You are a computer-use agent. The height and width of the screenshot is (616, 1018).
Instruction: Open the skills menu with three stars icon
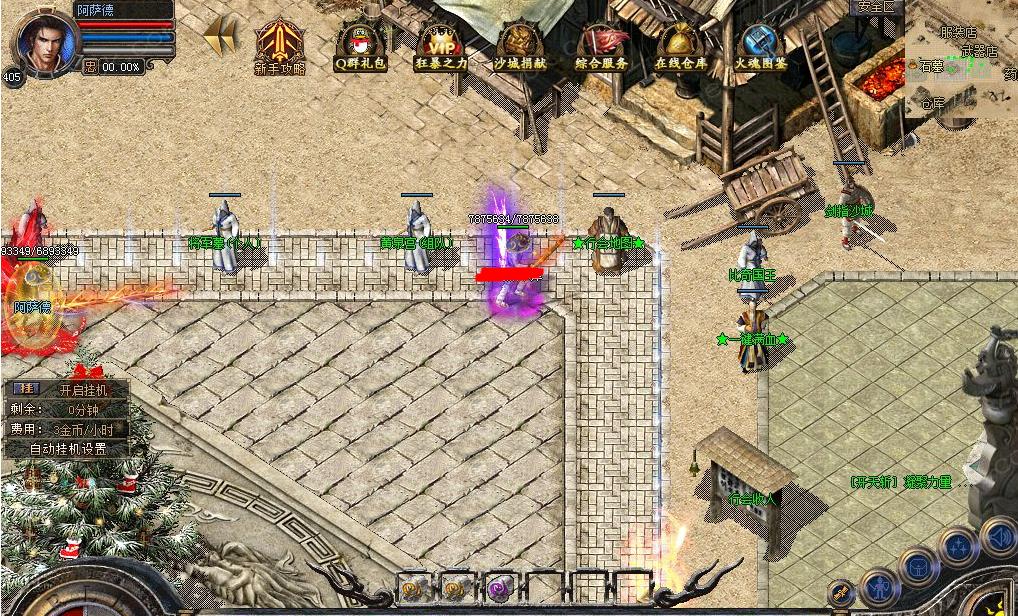(958, 547)
